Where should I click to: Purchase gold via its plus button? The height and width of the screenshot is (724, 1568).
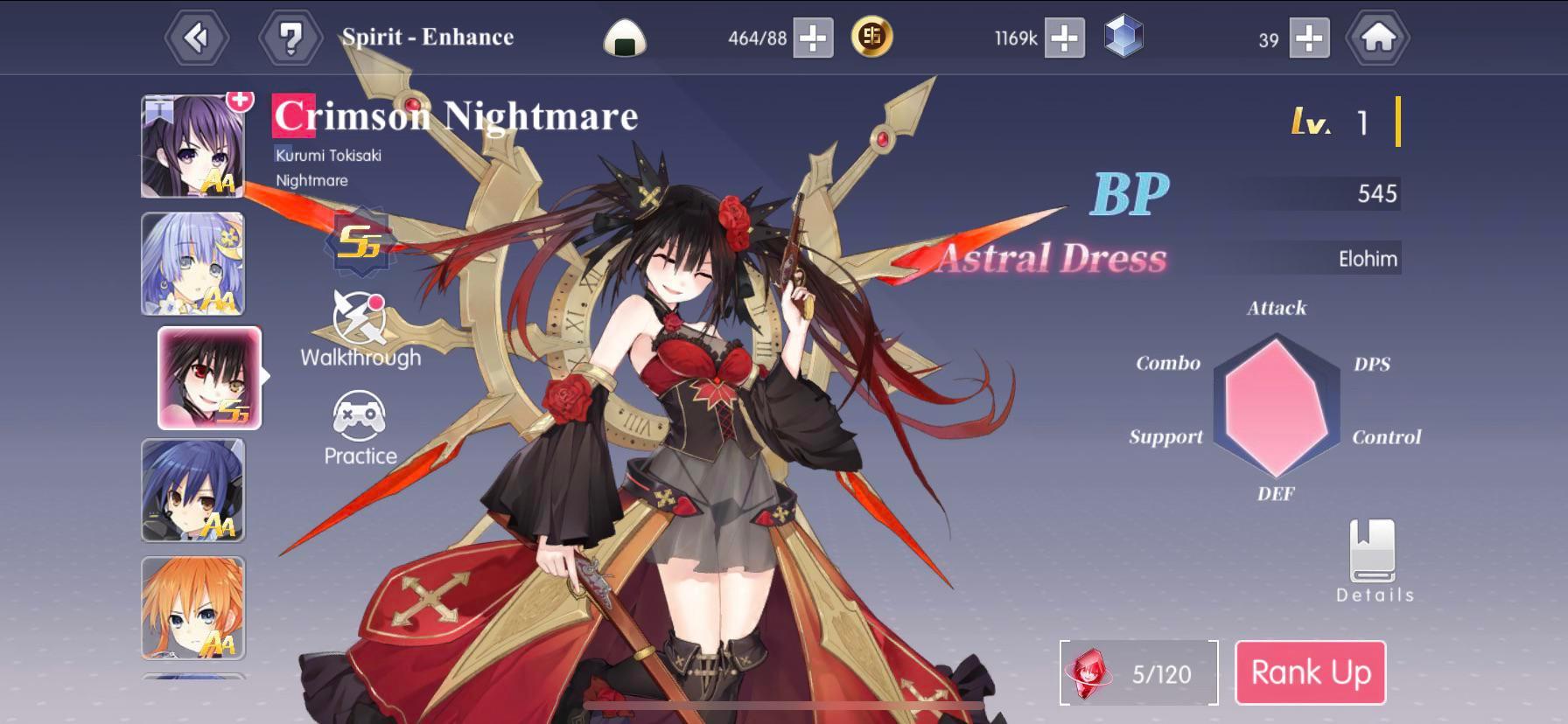[x=1066, y=37]
